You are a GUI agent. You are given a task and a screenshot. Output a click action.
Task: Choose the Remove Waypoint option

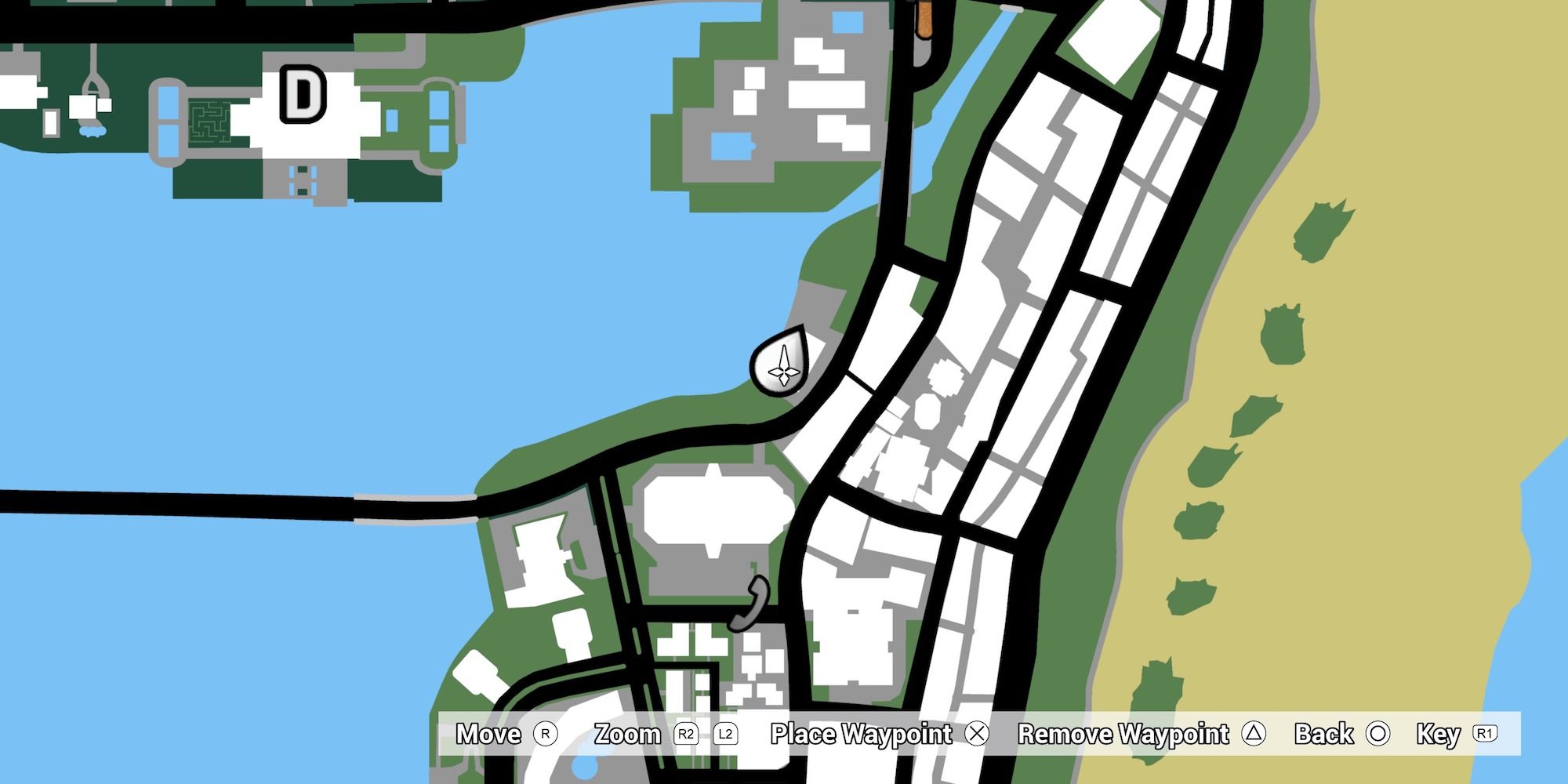coord(1123,732)
